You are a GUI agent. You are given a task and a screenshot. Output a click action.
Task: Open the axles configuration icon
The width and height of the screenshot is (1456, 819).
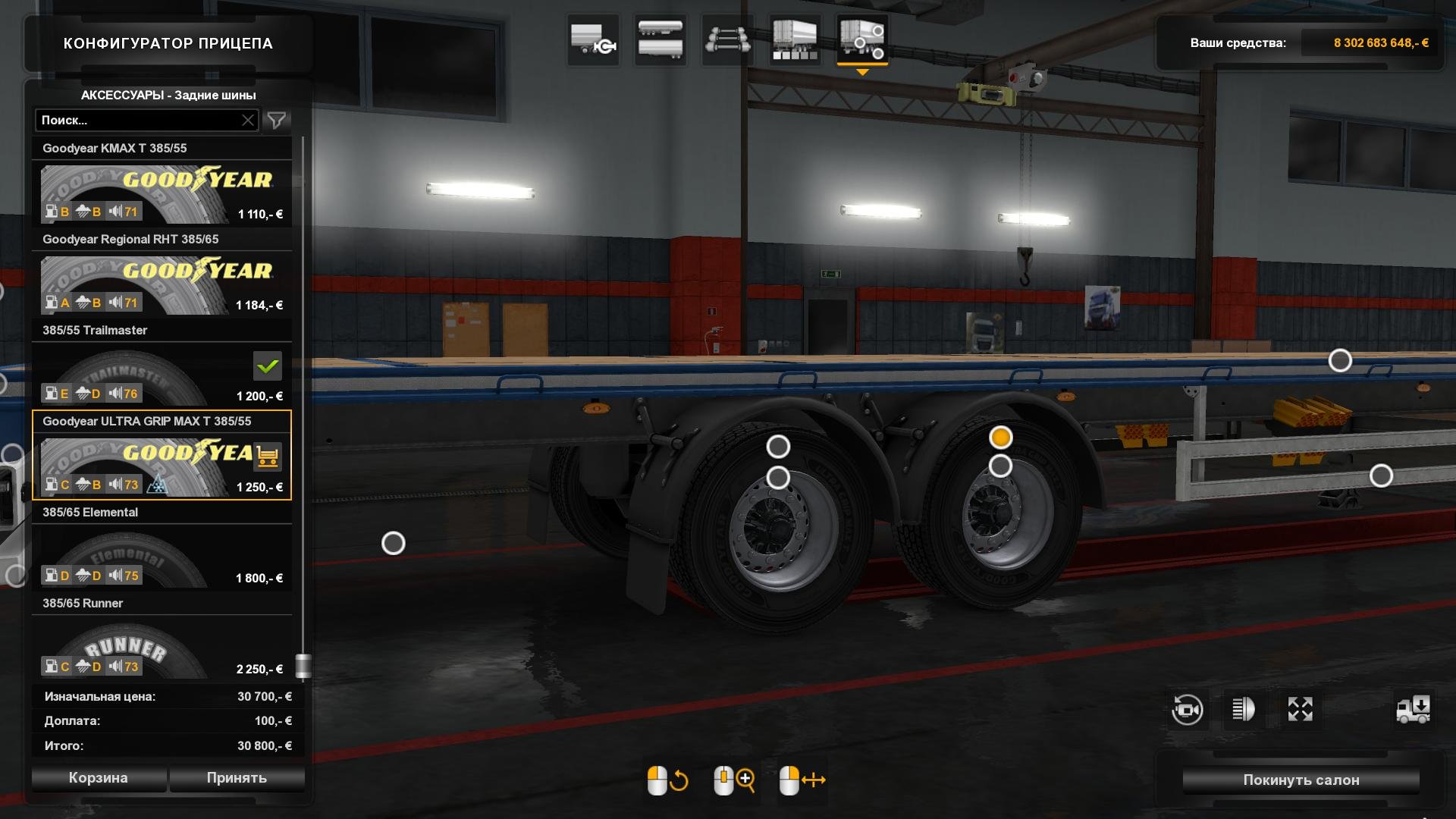tap(726, 39)
